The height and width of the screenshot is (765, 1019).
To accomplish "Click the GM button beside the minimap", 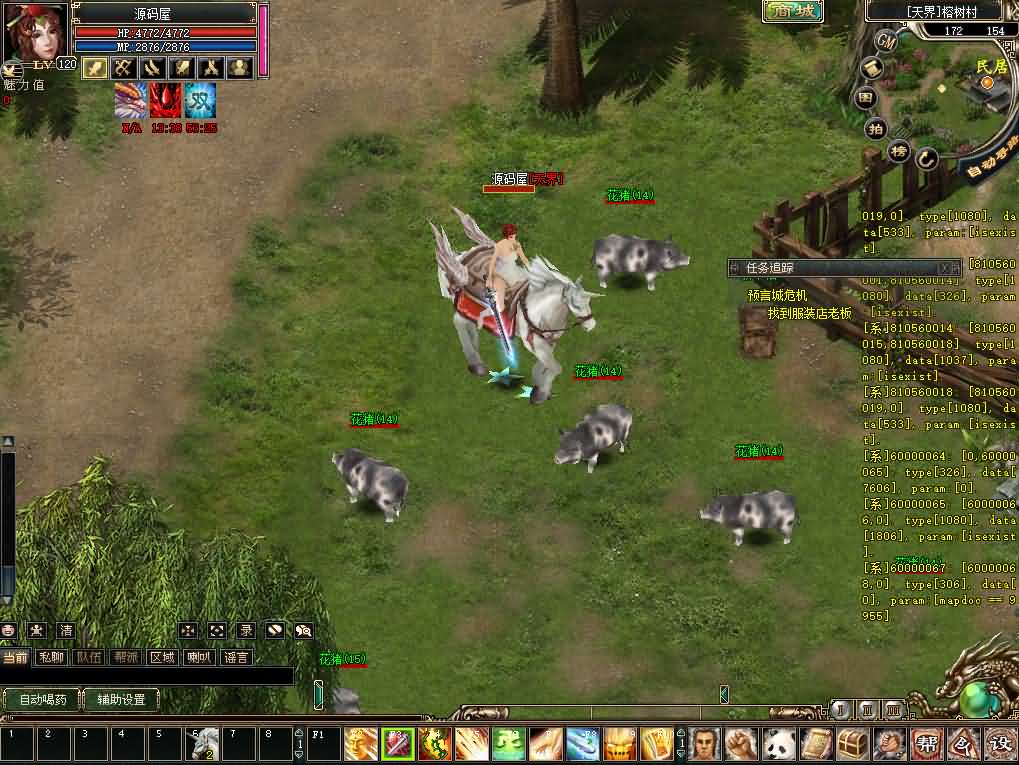I will pos(886,41).
